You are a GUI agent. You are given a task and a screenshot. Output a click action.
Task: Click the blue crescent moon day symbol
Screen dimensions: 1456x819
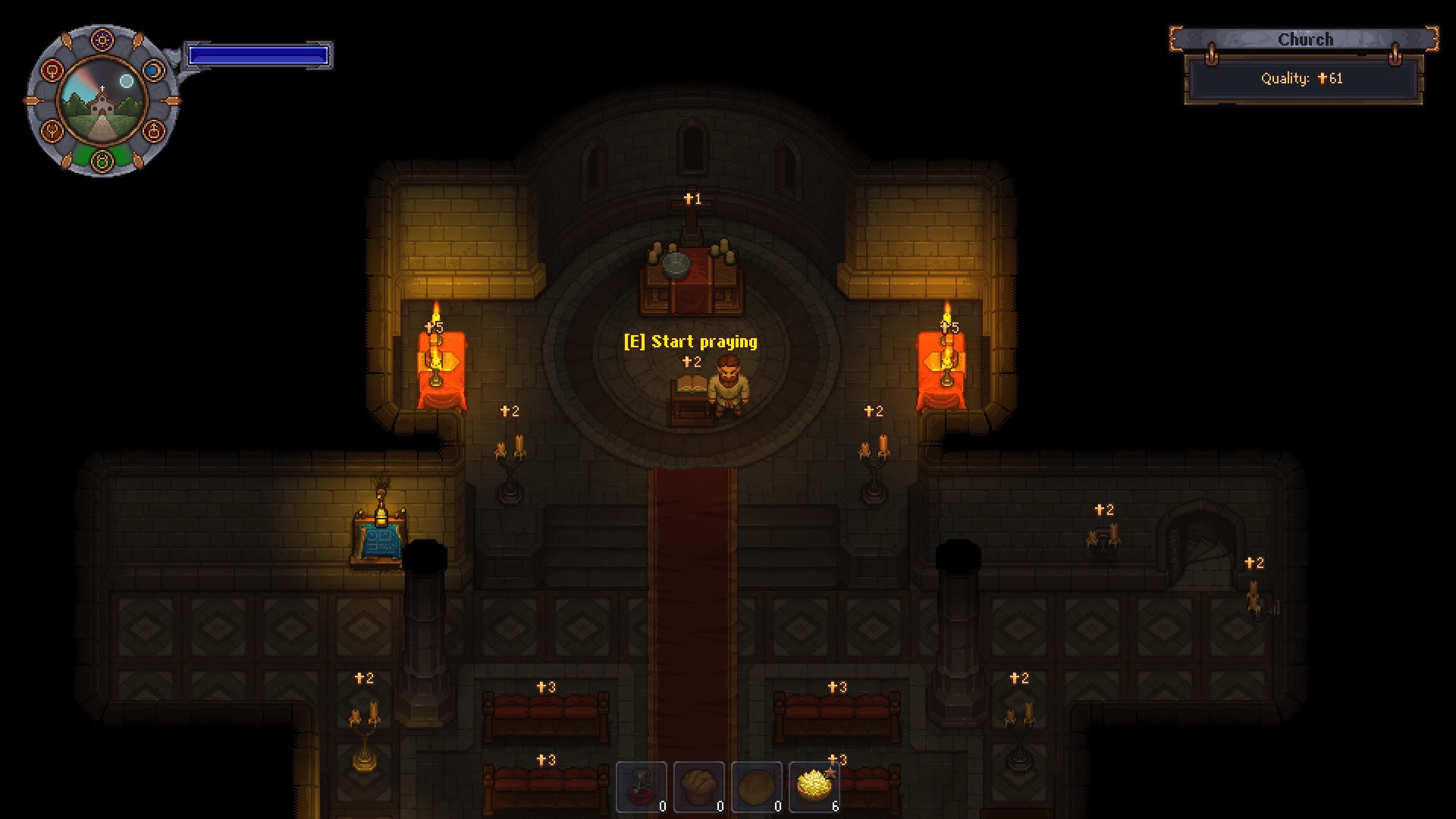[153, 71]
